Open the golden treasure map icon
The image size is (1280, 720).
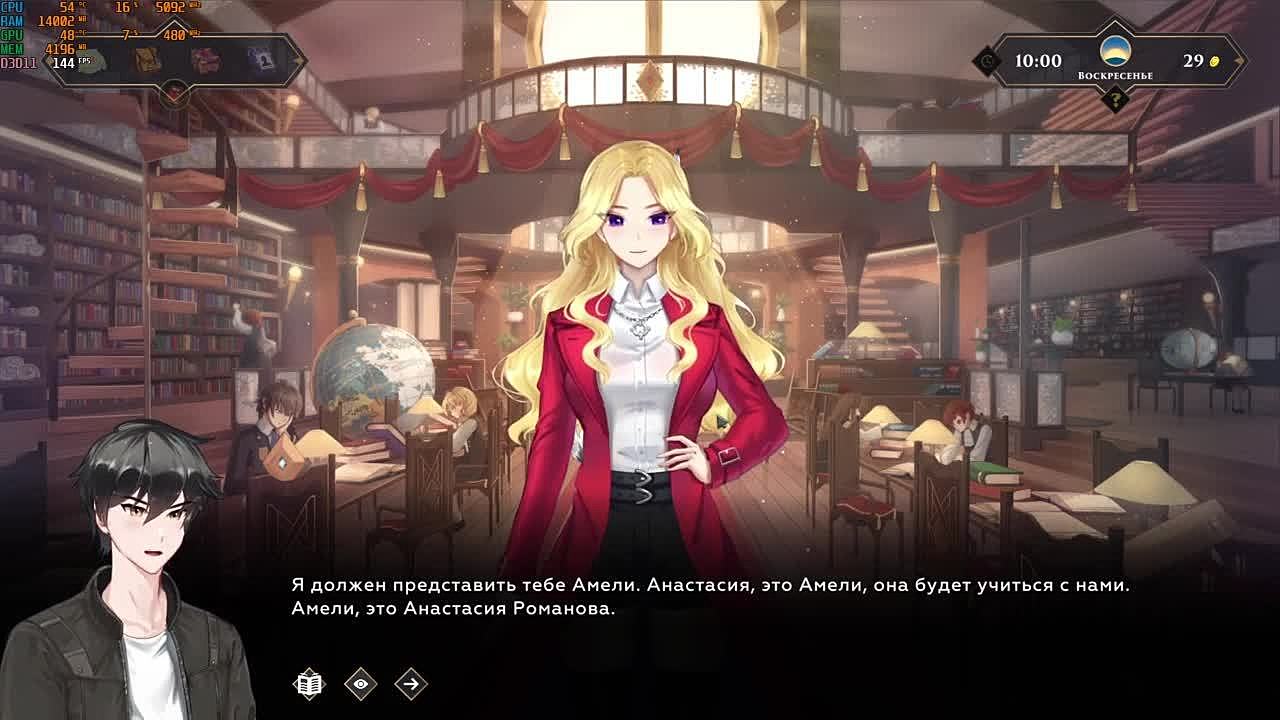tap(148, 60)
